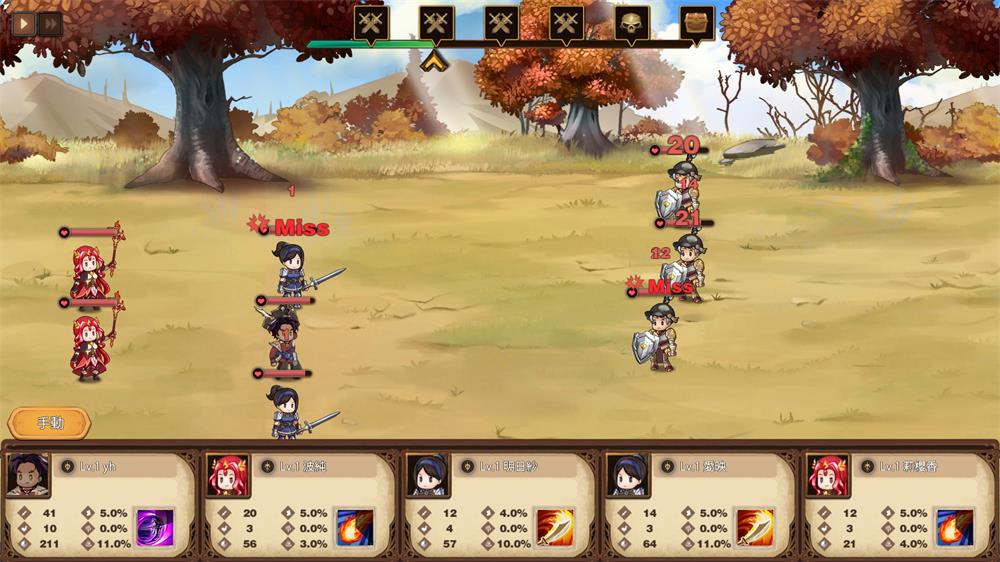The image size is (1000, 562).
Task: Open 明日紗's character portrait
Action: [x=428, y=474]
